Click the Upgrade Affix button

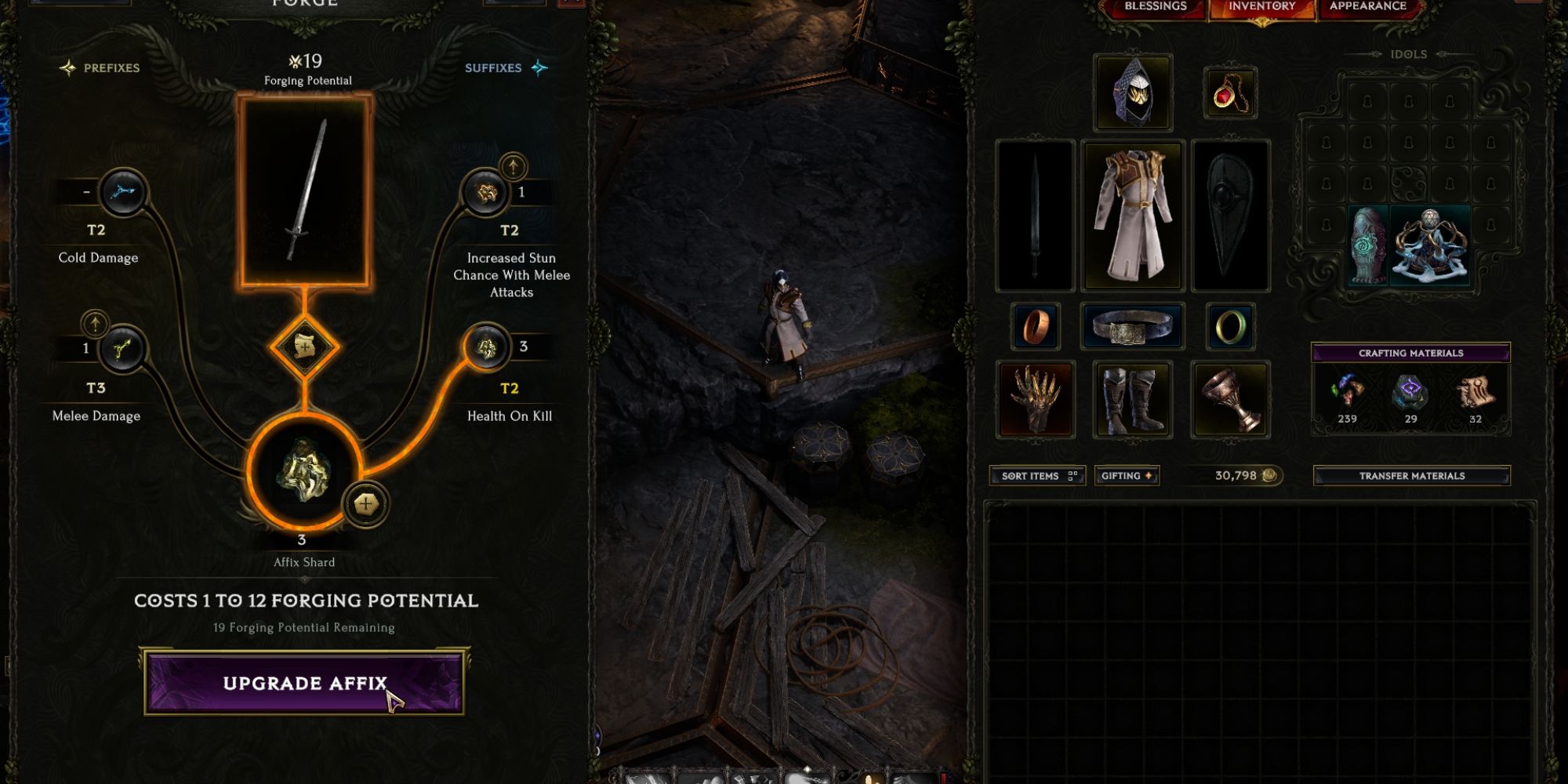[x=304, y=682]
